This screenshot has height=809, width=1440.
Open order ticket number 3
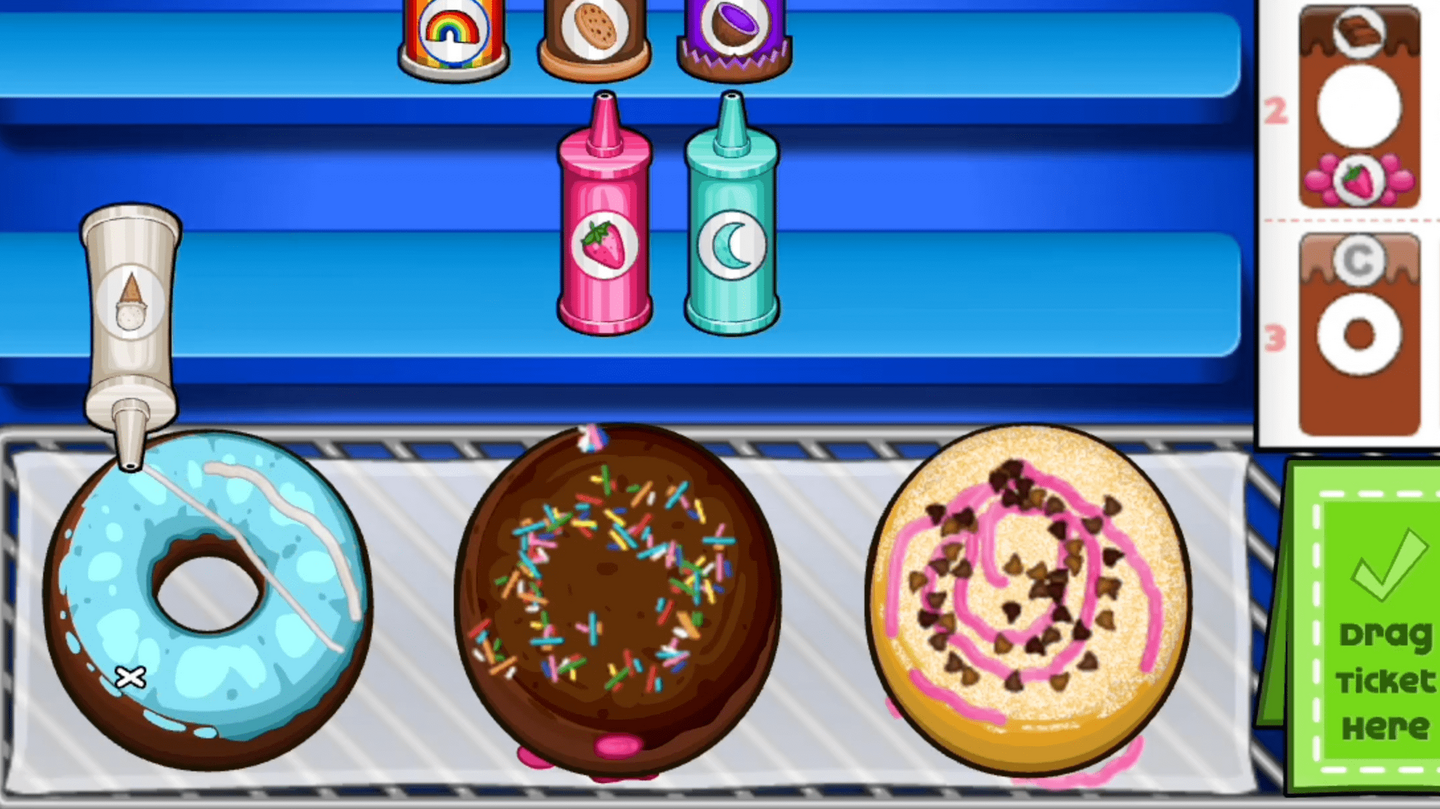pos(1358,340)
